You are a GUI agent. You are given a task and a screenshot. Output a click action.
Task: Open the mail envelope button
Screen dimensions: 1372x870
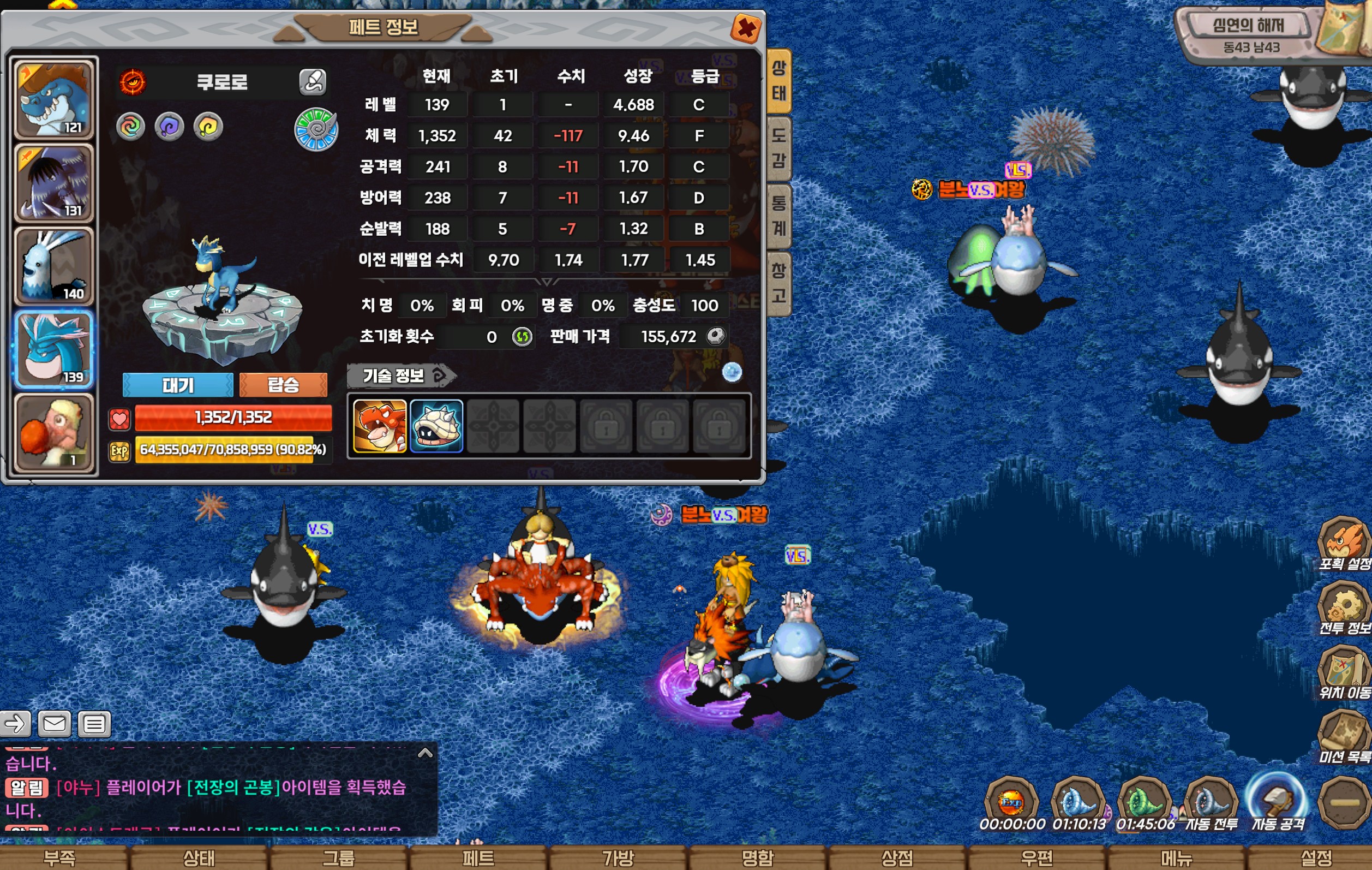pos(54,724)
